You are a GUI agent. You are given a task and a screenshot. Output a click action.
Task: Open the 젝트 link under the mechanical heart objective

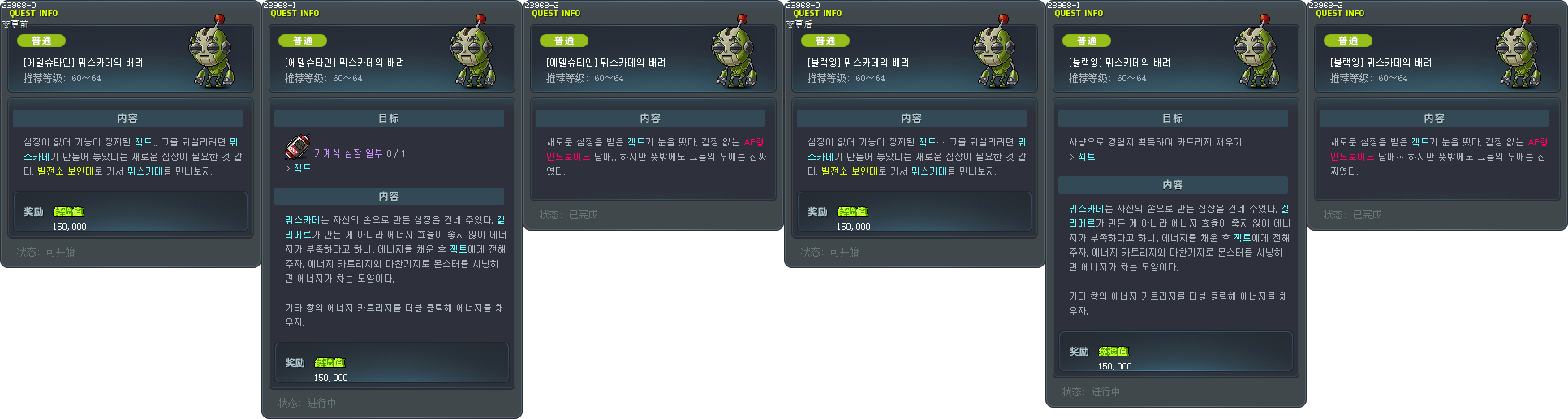coord(302,168)
